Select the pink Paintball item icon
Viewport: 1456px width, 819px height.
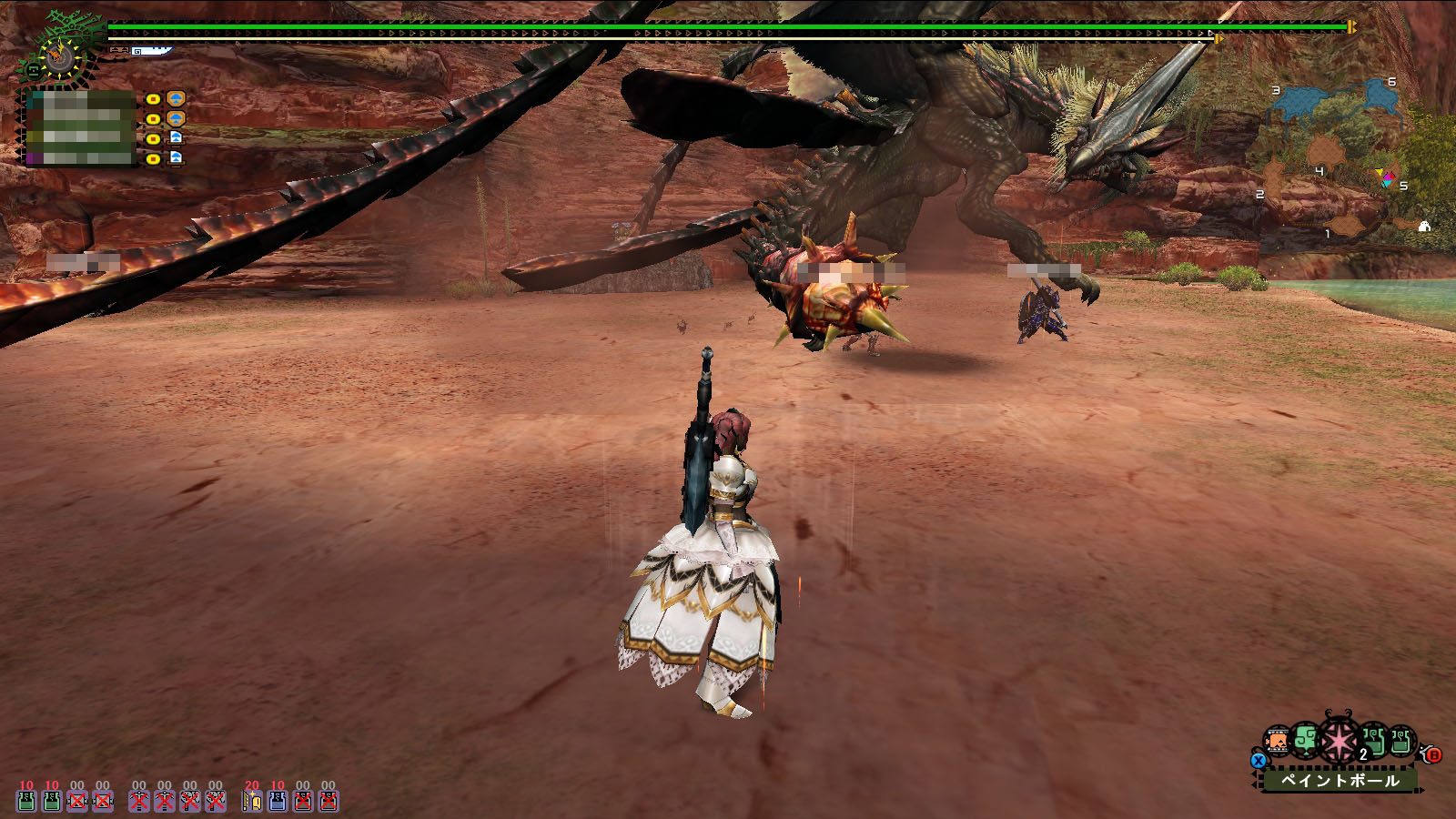click(x=1339, y=741)
